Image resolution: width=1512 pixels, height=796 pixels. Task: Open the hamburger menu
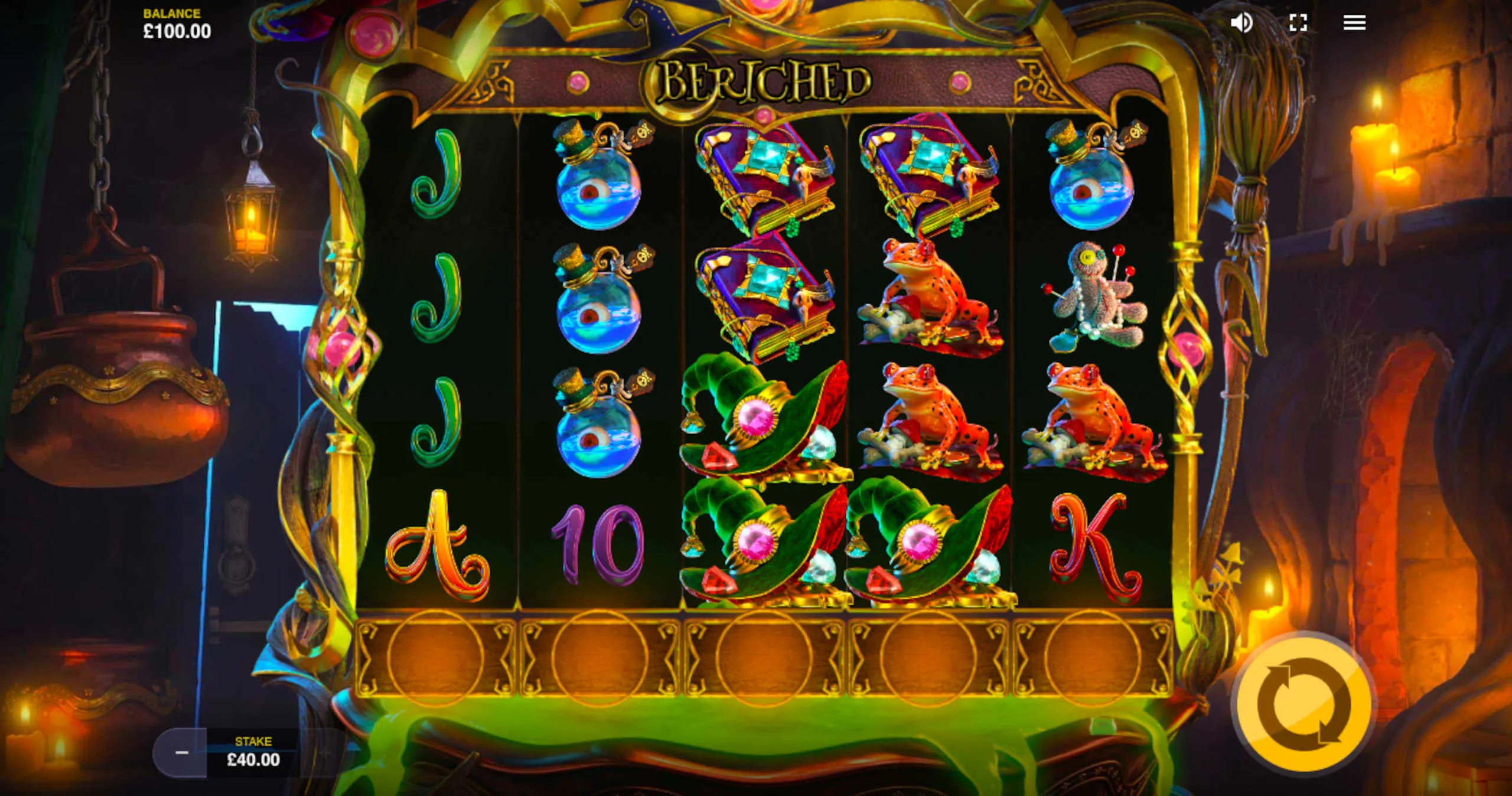pos(1354,23)
